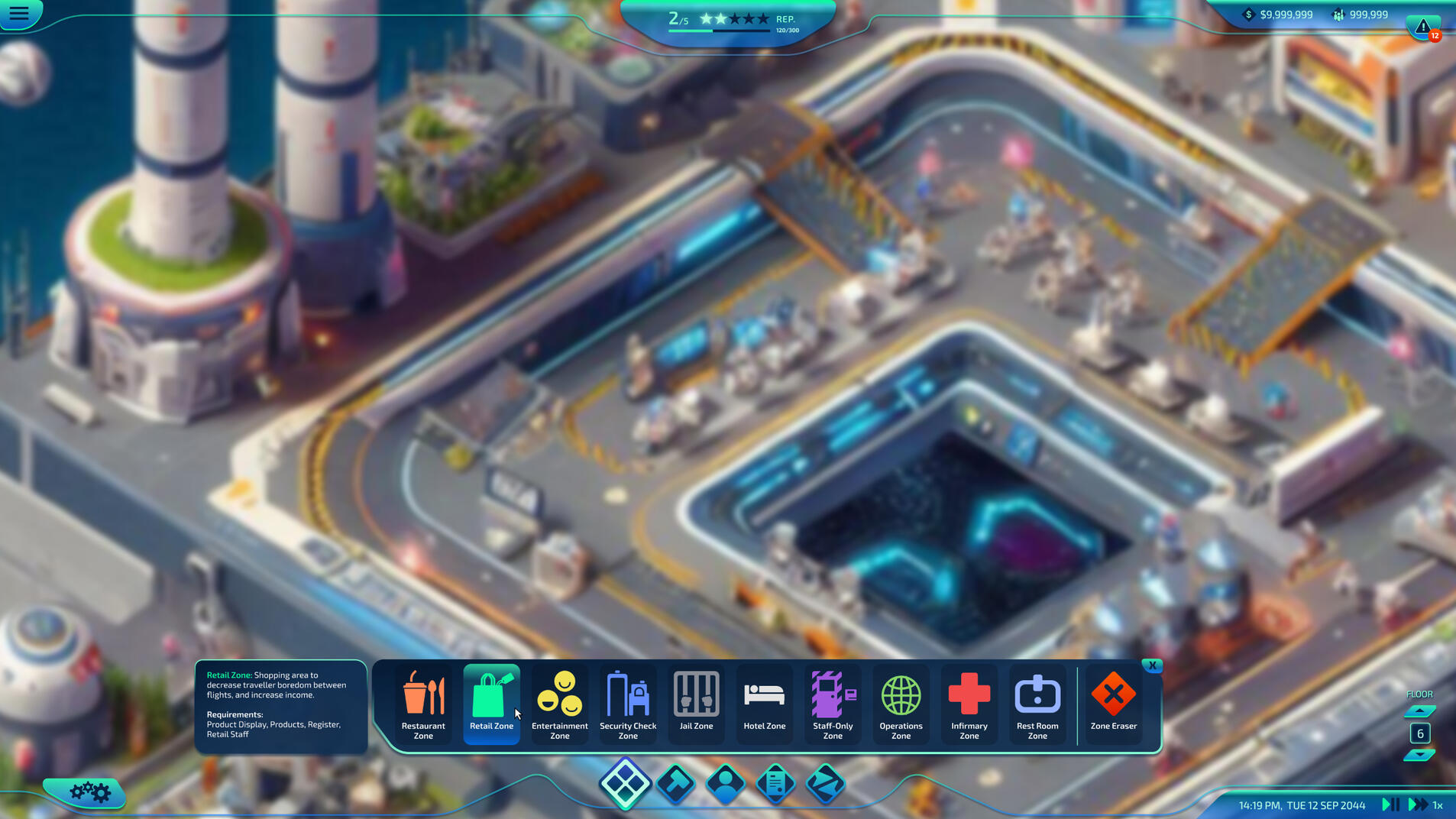The width and height of the screenshot is (1456, 819).
Task: Open the staff management icon at screen bottom
Action: pos(726,784)
